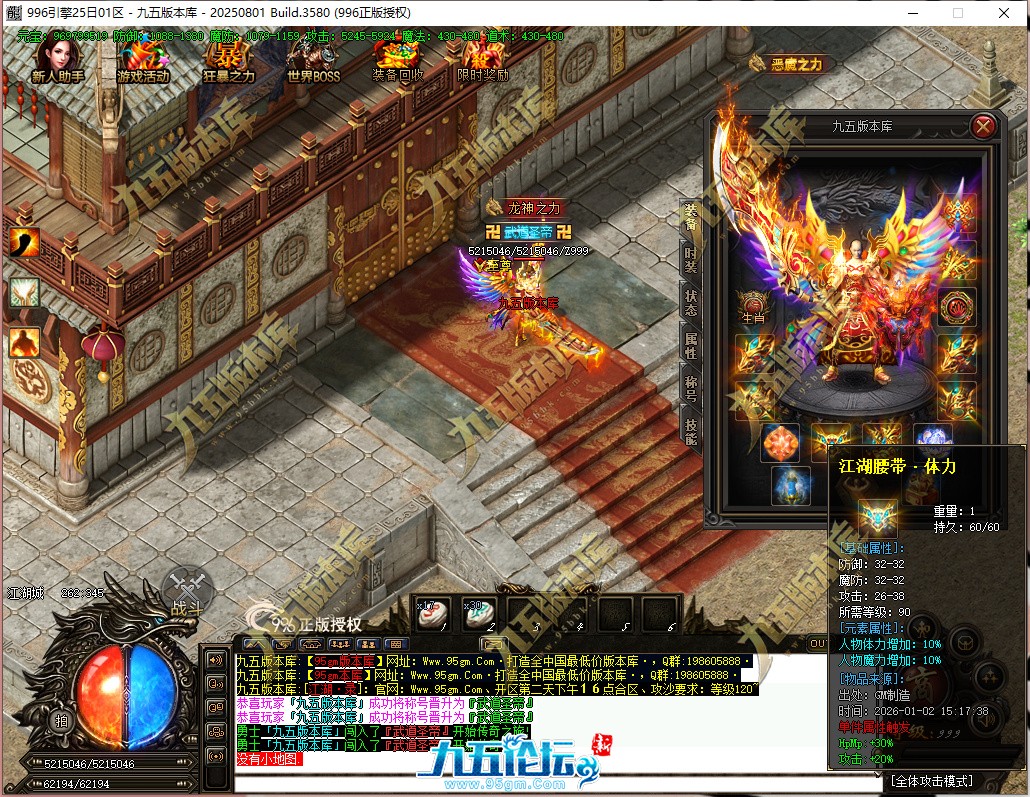1030x797 pixels.
Task: Use the first hotbar item slot
Action: 433,613
